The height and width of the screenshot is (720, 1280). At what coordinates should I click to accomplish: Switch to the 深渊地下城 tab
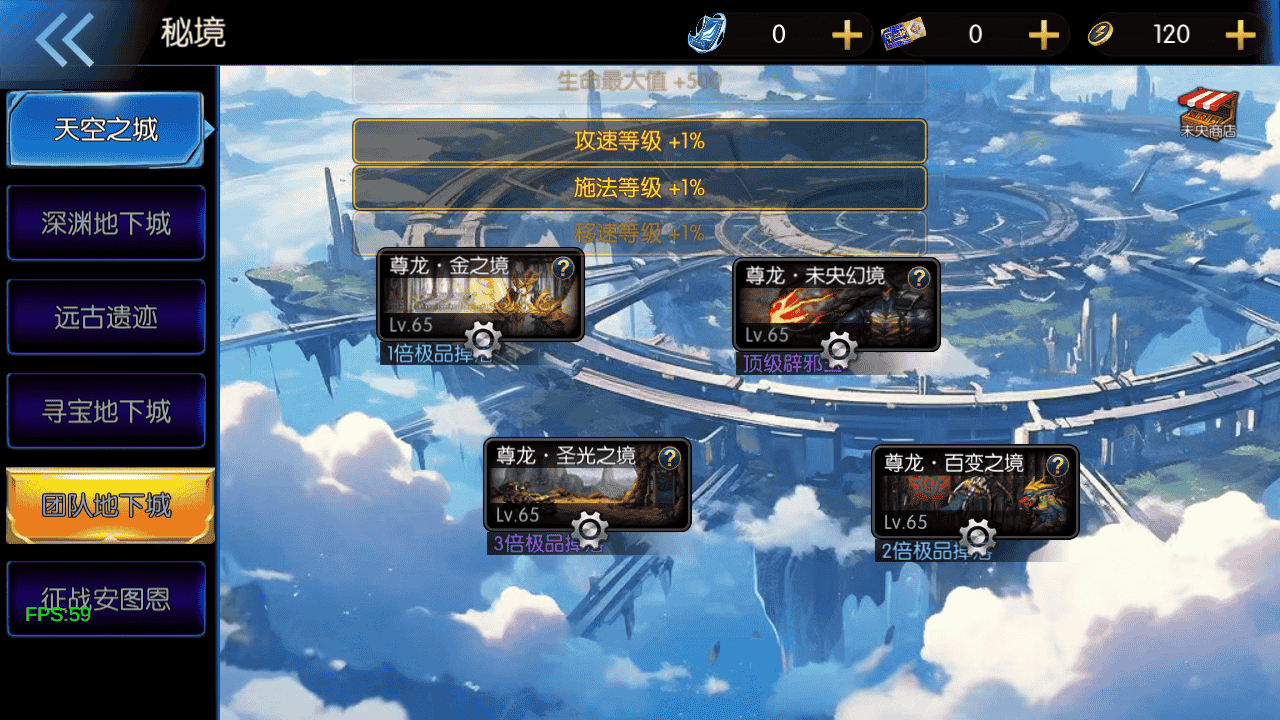pos(106,223)
